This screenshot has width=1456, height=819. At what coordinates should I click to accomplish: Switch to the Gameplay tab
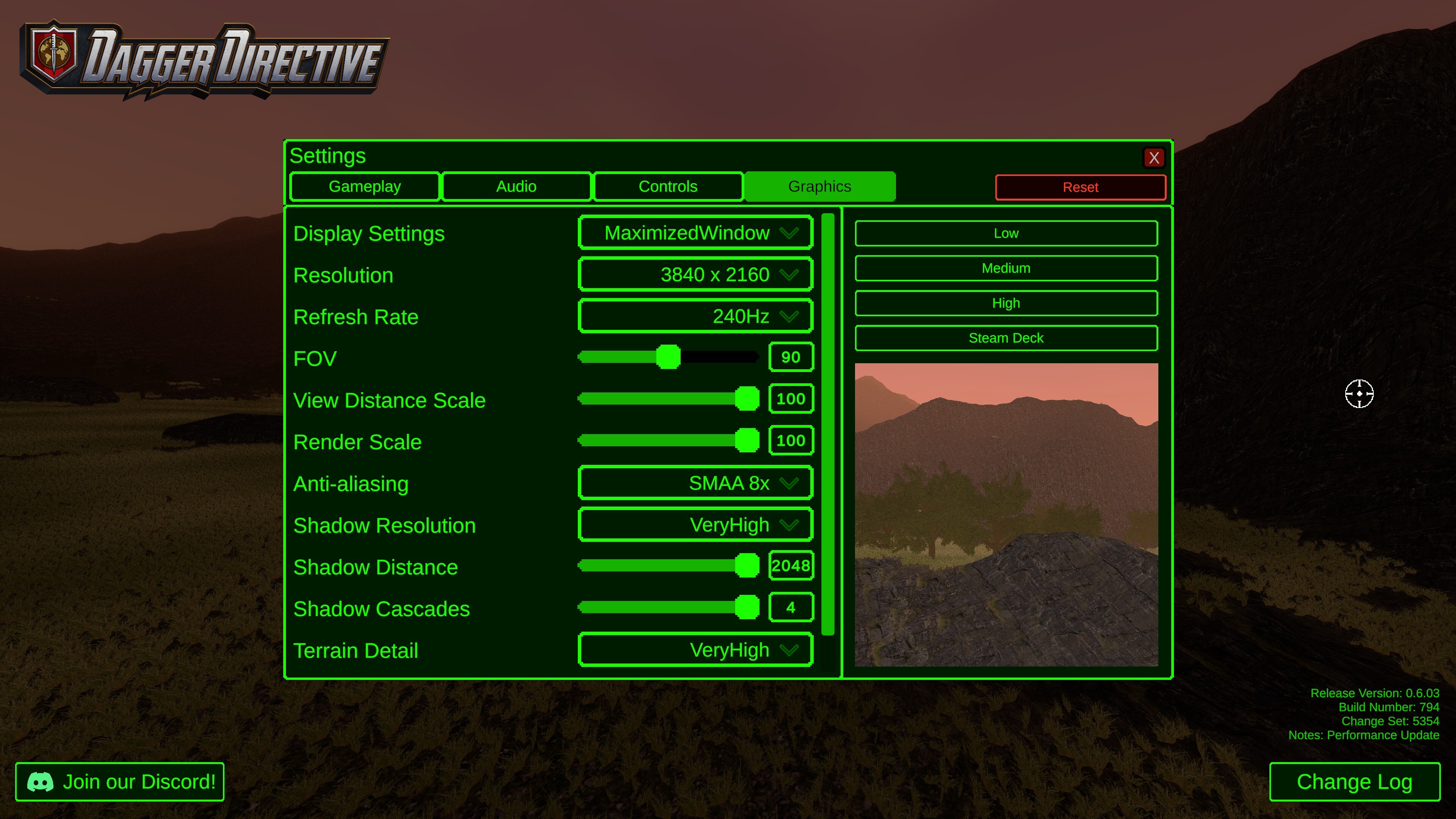(364, 187)
